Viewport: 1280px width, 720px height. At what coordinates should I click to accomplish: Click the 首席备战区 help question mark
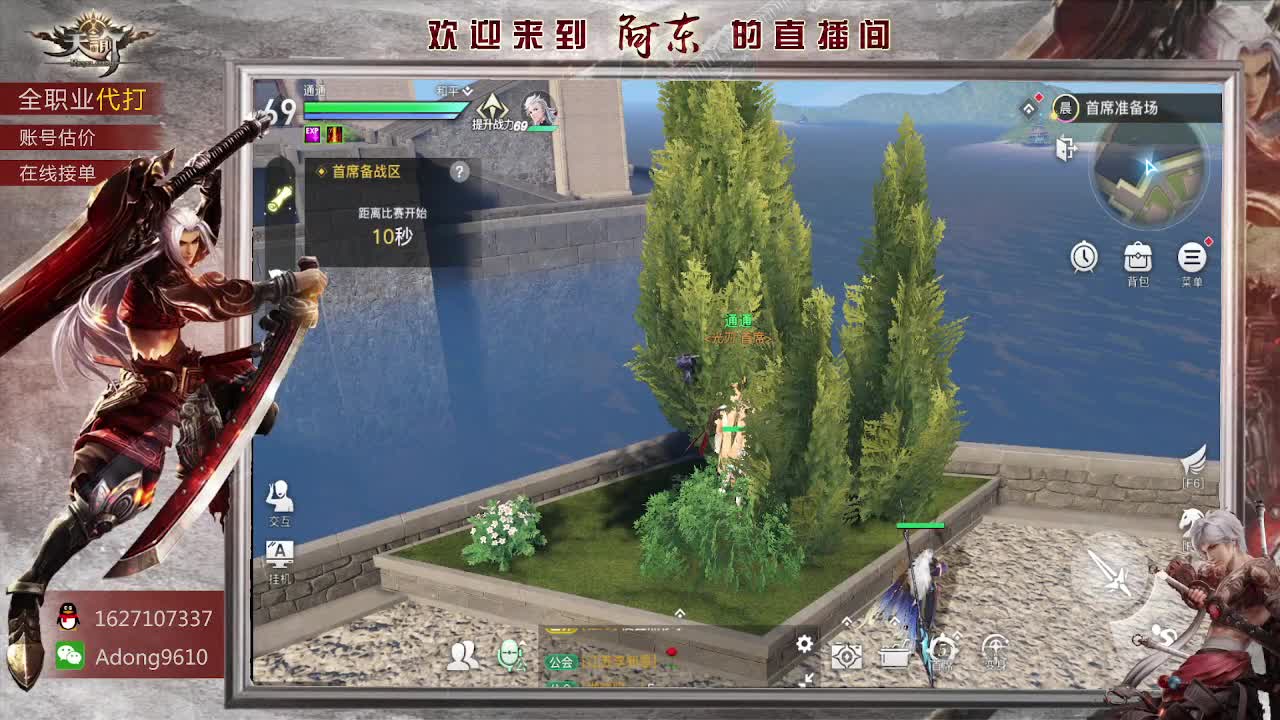pos(459,171)
